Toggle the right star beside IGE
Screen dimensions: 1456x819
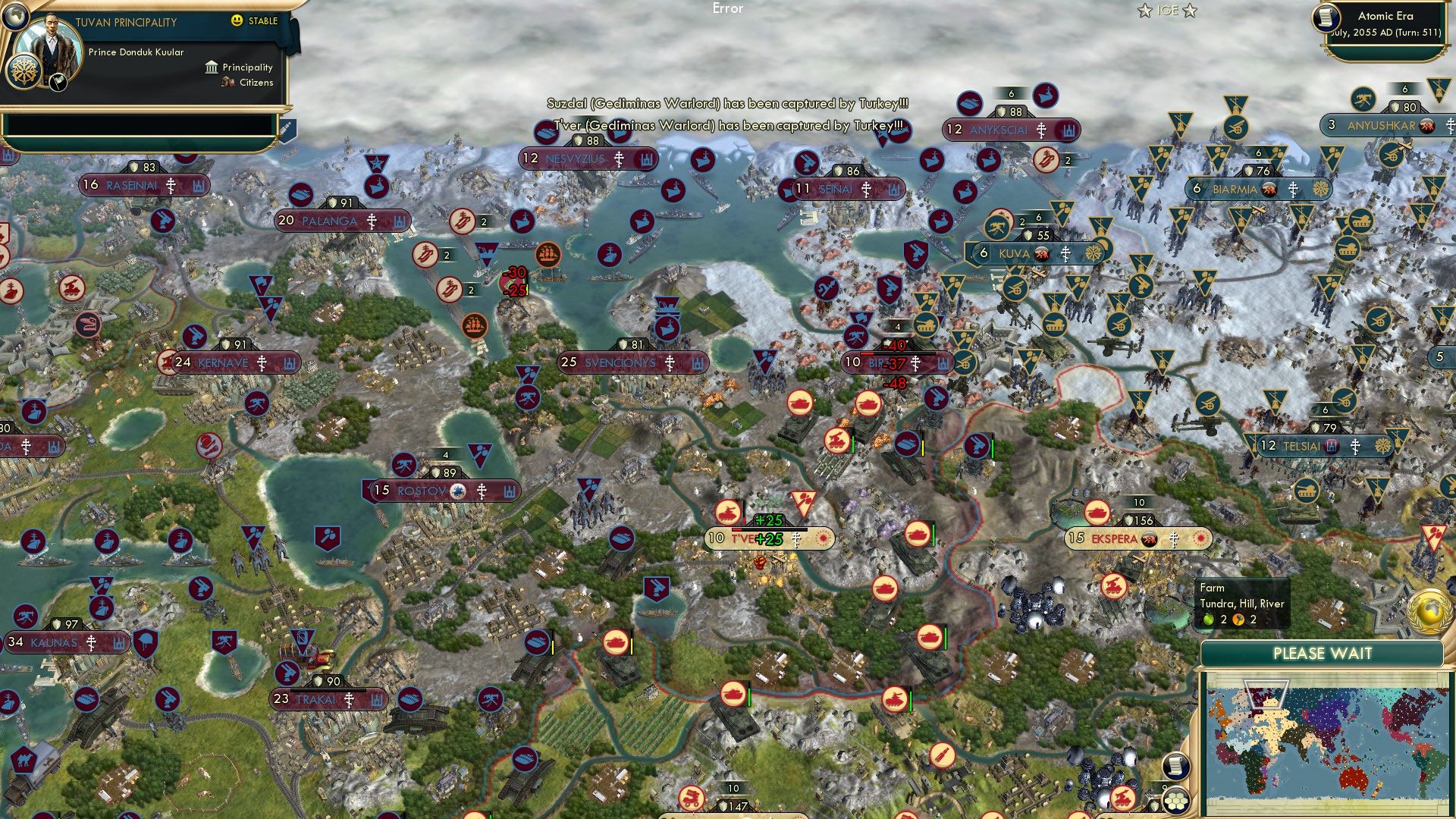1190,11
